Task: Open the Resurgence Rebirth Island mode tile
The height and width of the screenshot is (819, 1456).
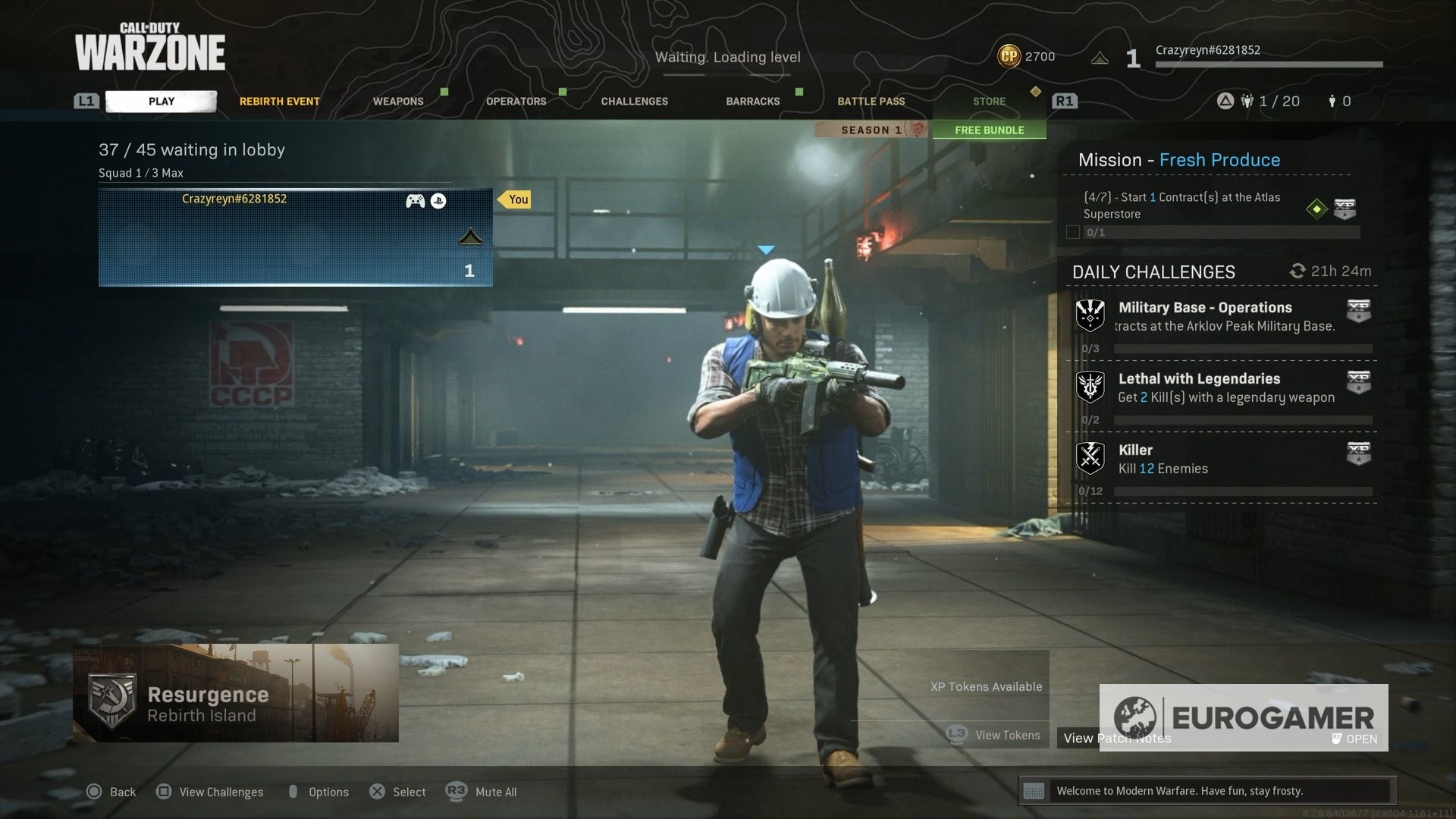Action: [236, 693]
